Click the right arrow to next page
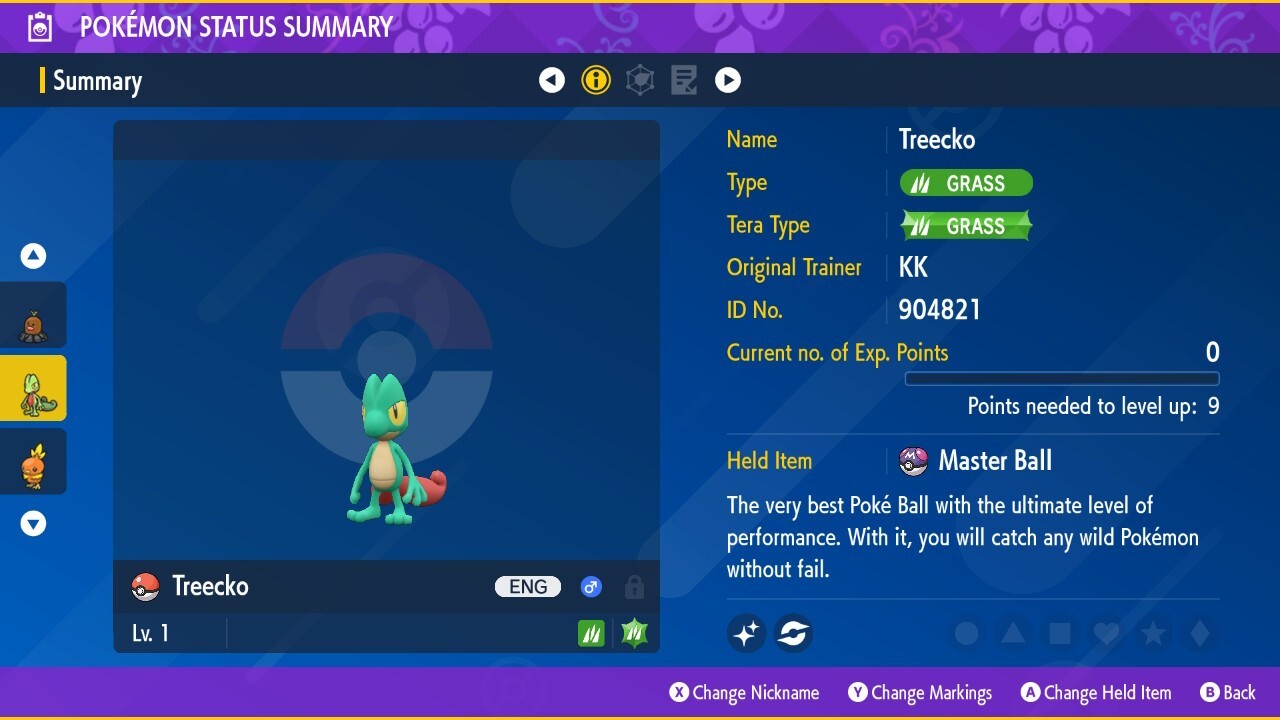The height and width of the screenshot is (720, 1280). pyautogui.click(x=728, y=80)
